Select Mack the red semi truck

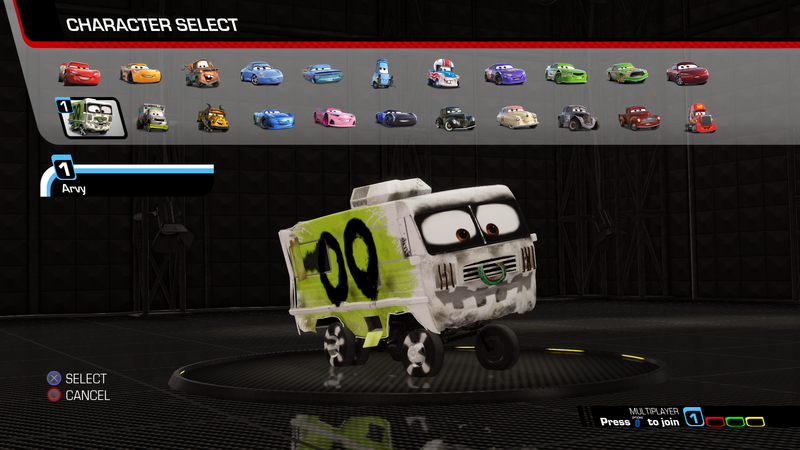699,118
